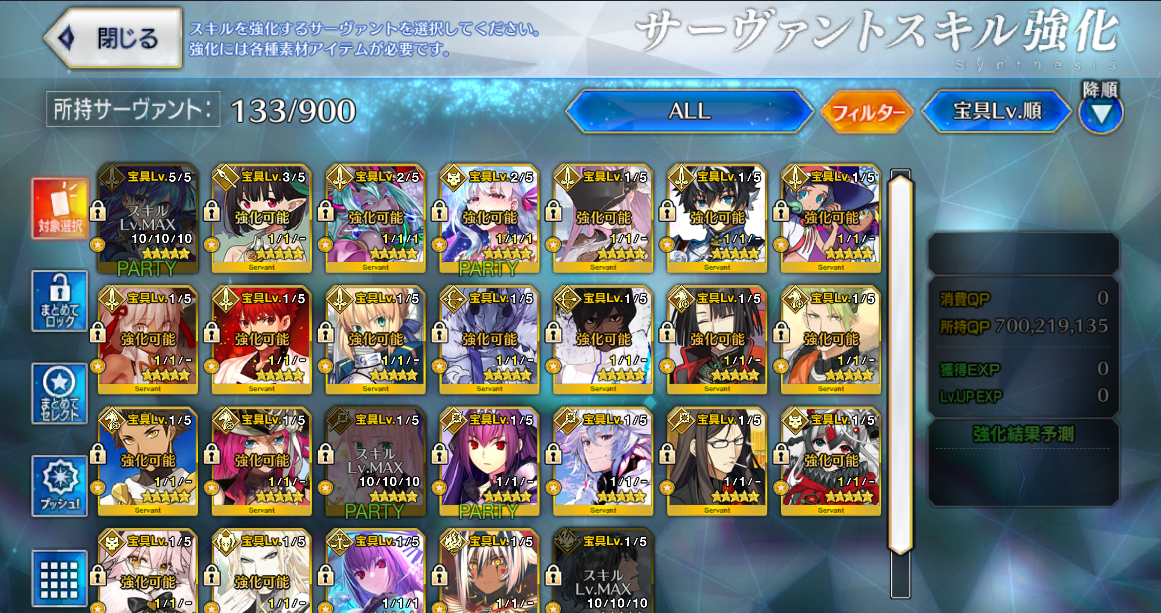Image resolution: width=1161 pixels, height=613 pixels.
Task: Pick the blonde Artoria Saber card
Action: 376,340
